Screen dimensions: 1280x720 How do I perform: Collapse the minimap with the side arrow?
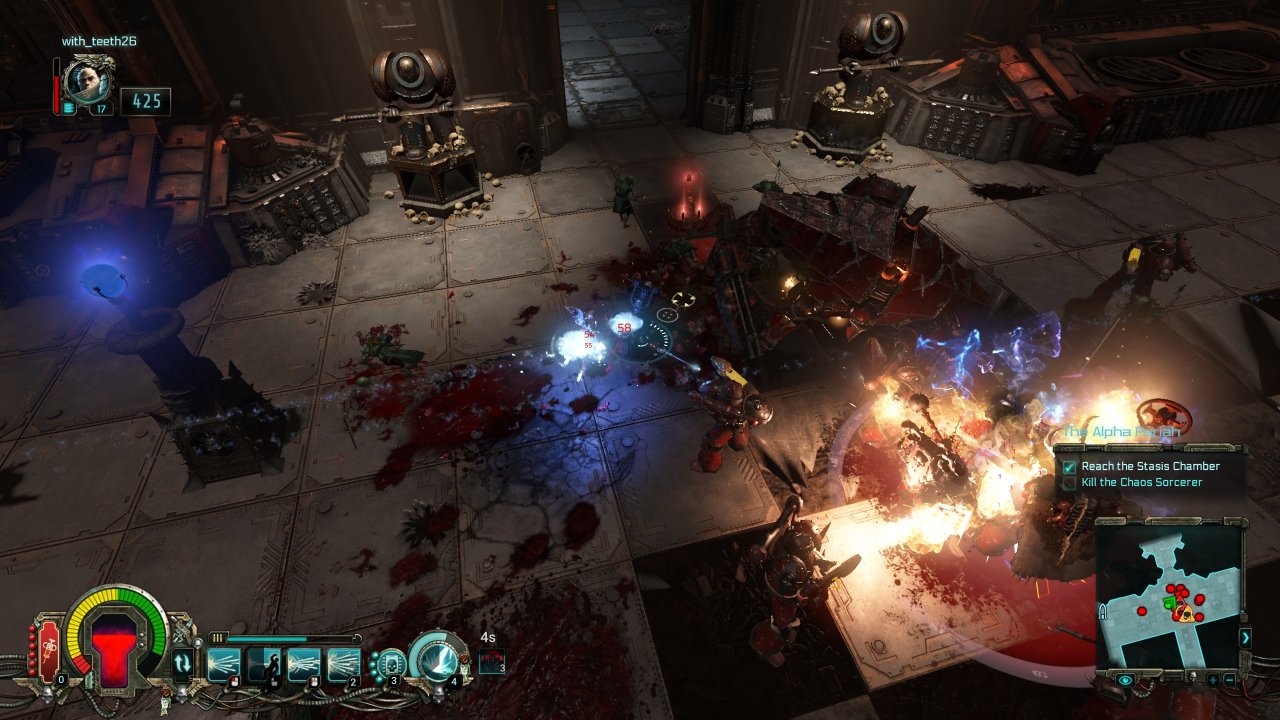coord(1245,637)
